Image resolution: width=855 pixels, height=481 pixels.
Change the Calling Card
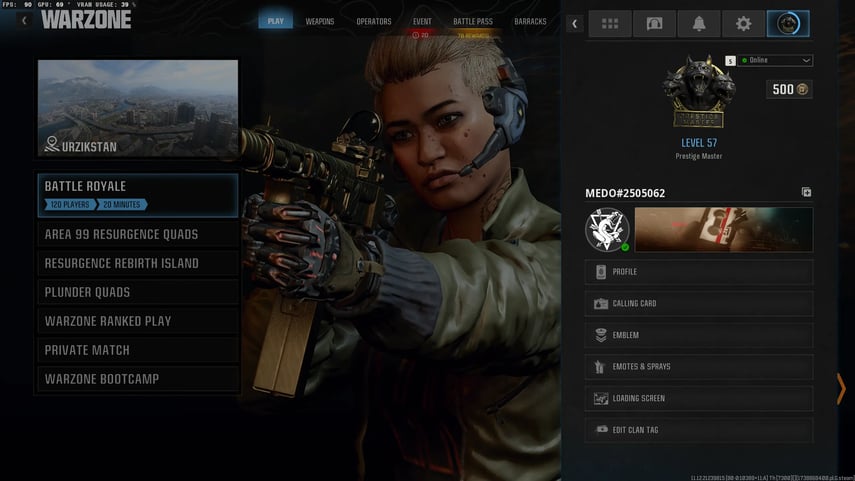pyautogui.click(x=698, y=304)
